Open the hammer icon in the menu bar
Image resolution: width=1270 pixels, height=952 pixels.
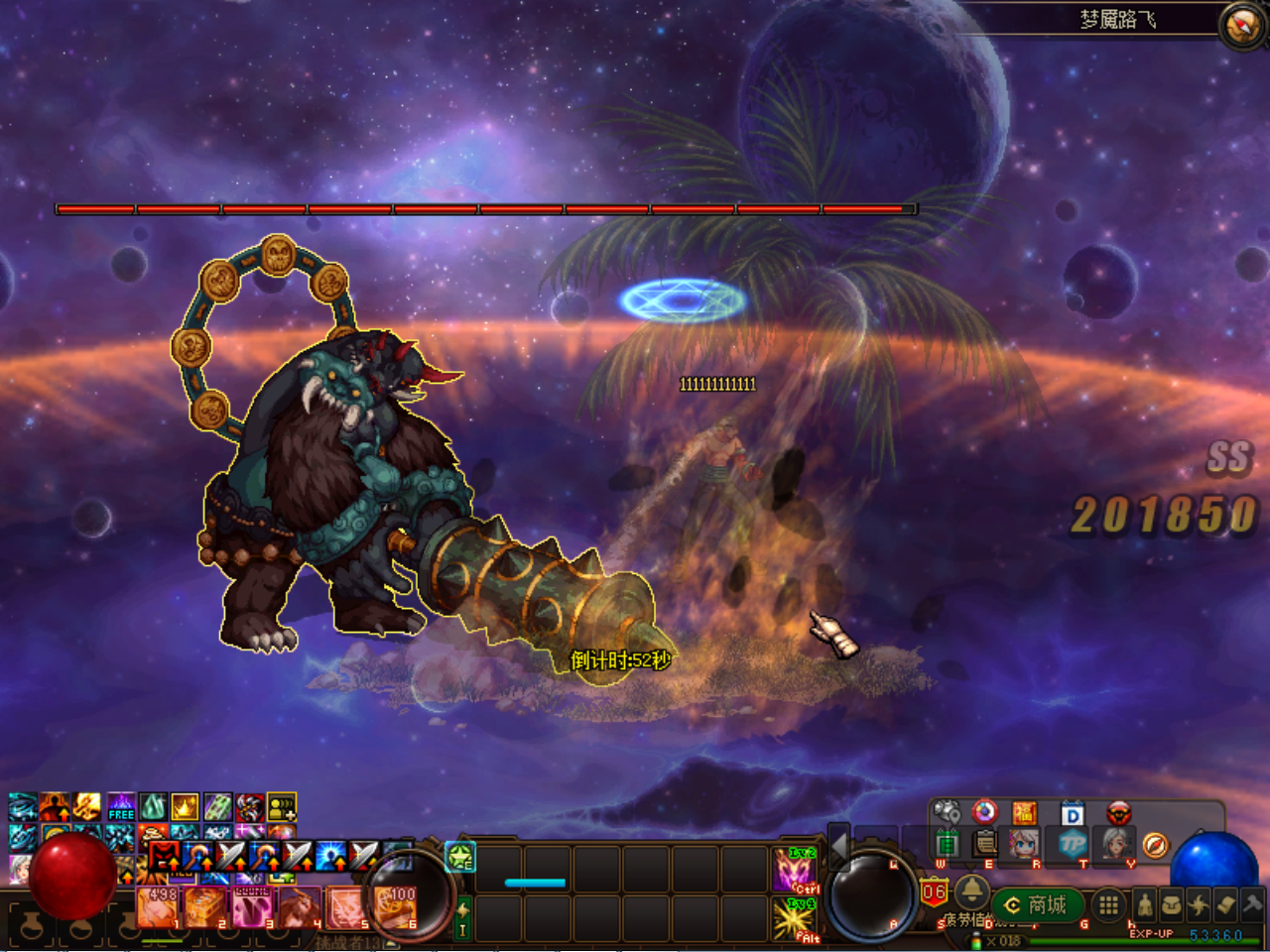[x=1252, y=904]
